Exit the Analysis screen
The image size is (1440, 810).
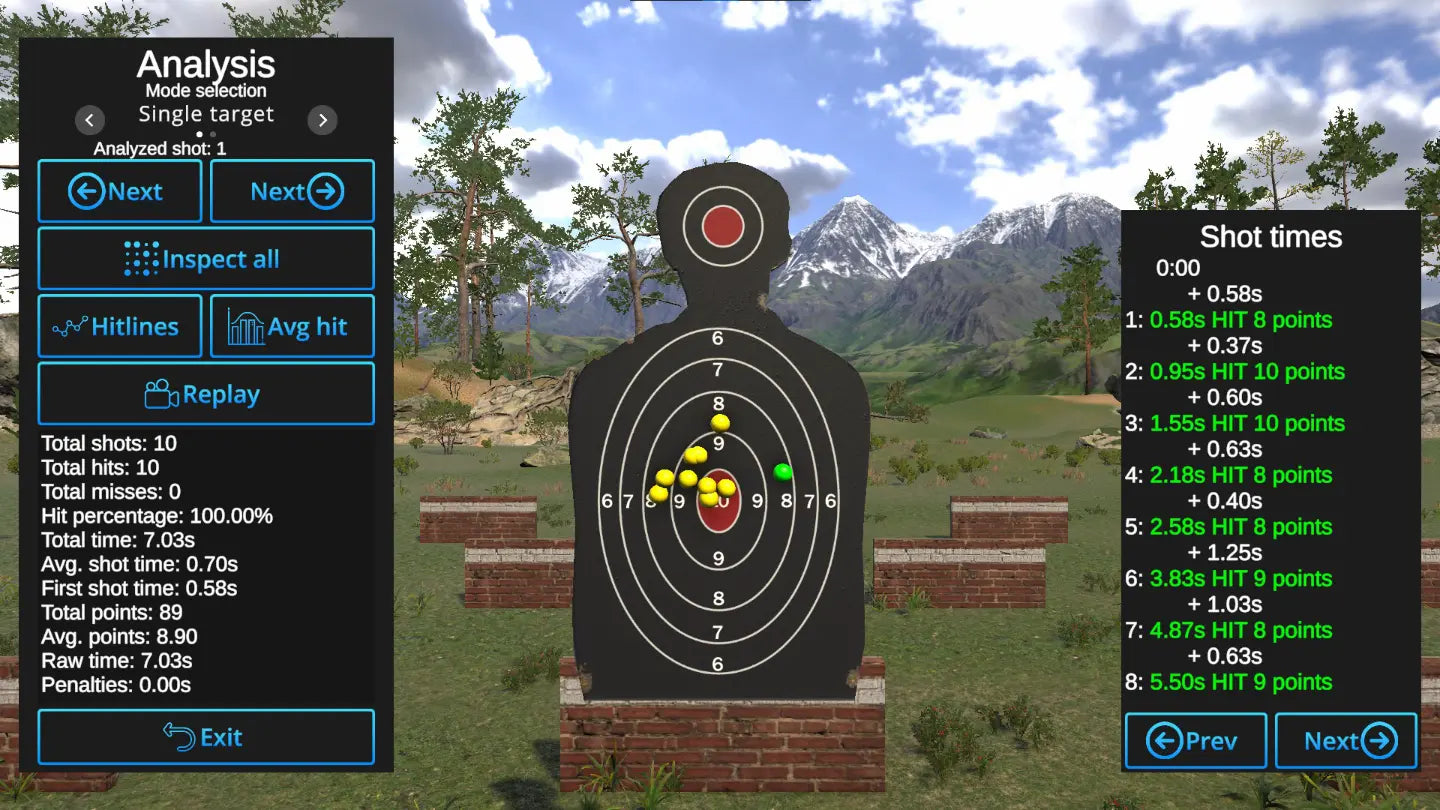click(206, 737)
